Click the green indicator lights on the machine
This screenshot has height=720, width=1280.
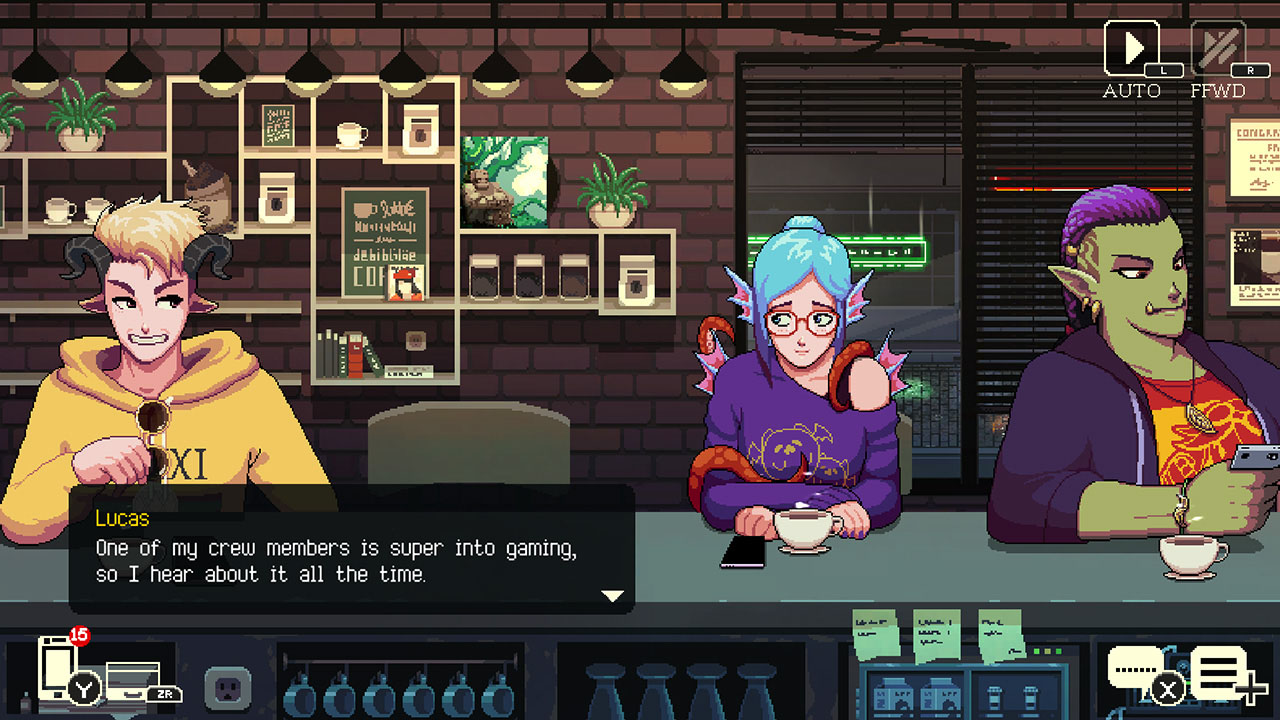point(1047,651)
